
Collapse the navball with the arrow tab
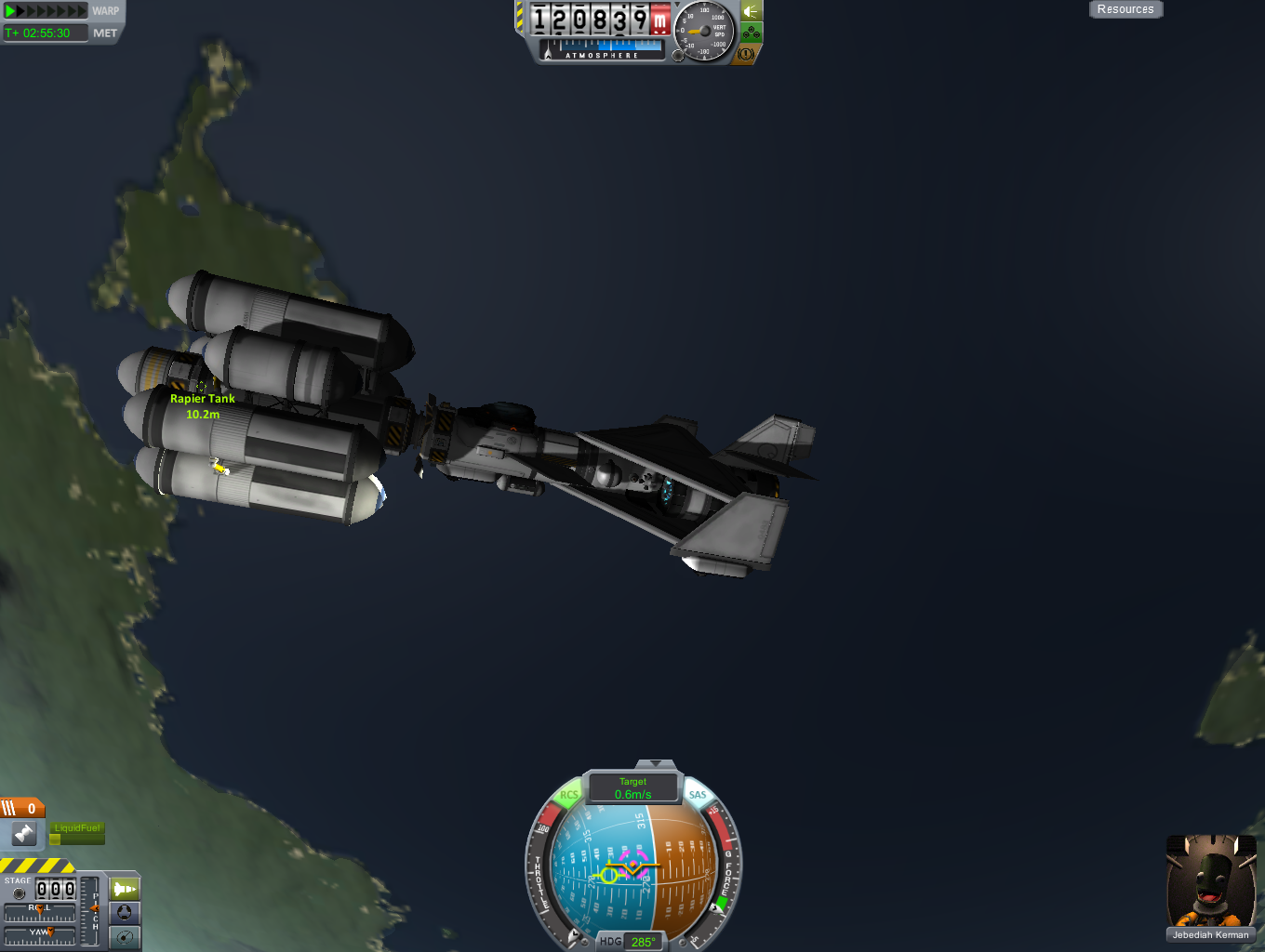point(655,764)
